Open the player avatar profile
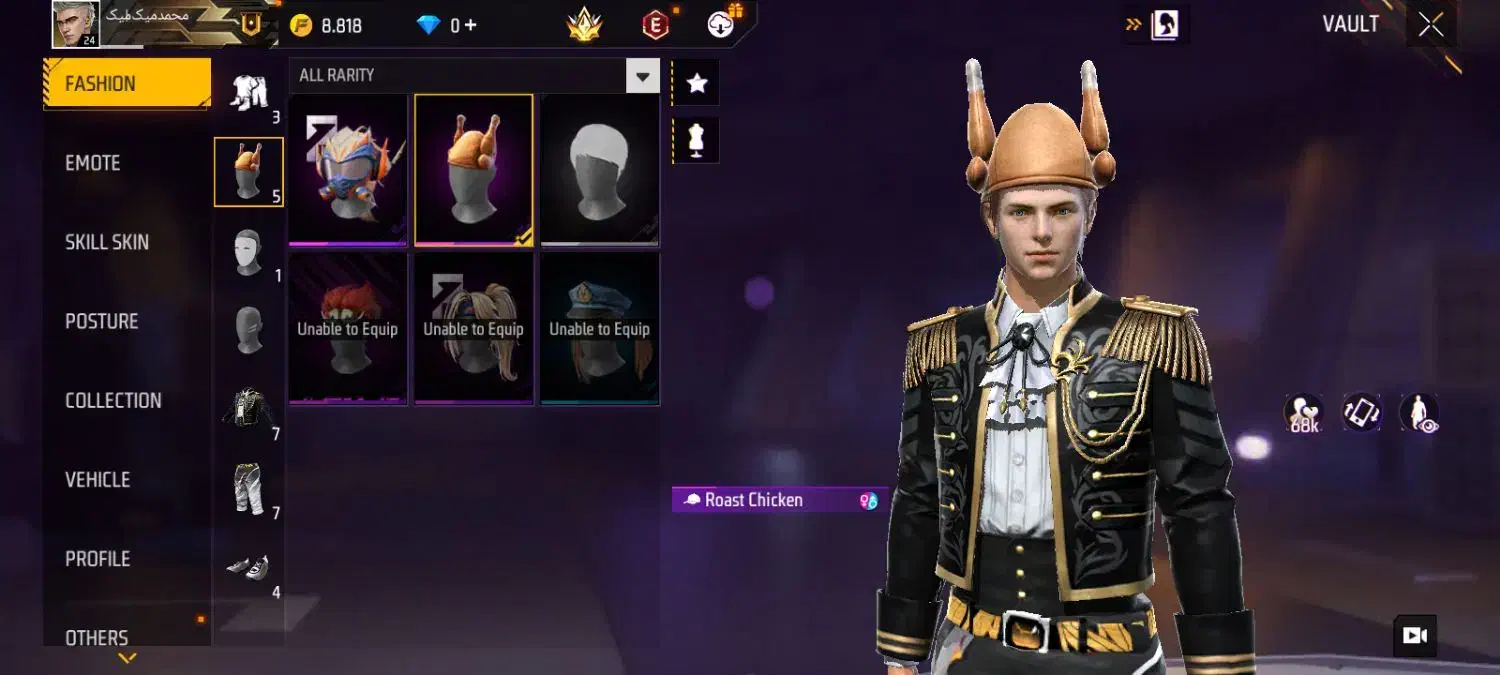The image size is (1500, 675). pos(76,24)
